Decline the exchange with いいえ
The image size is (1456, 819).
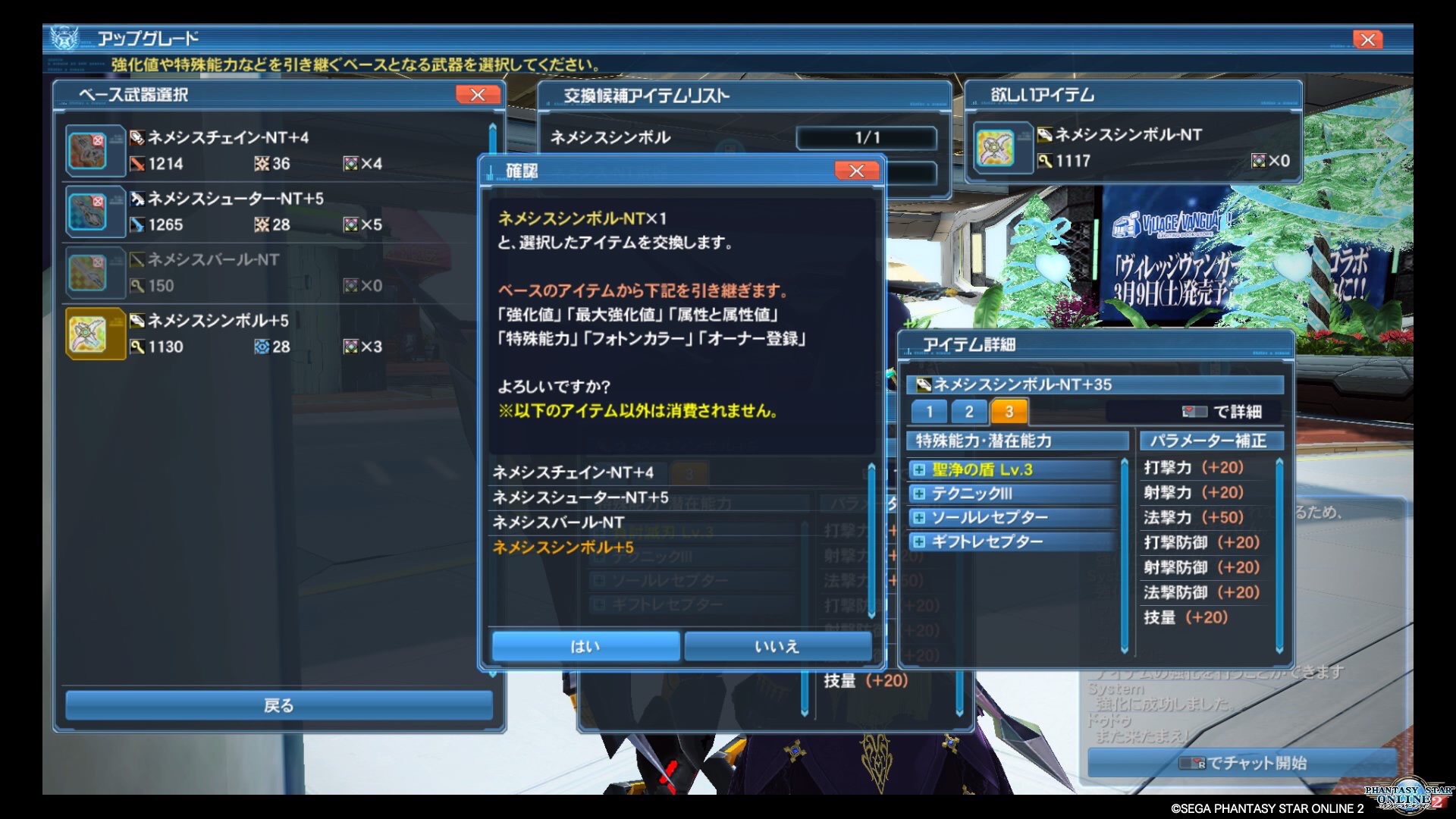[x=777, y=646]
